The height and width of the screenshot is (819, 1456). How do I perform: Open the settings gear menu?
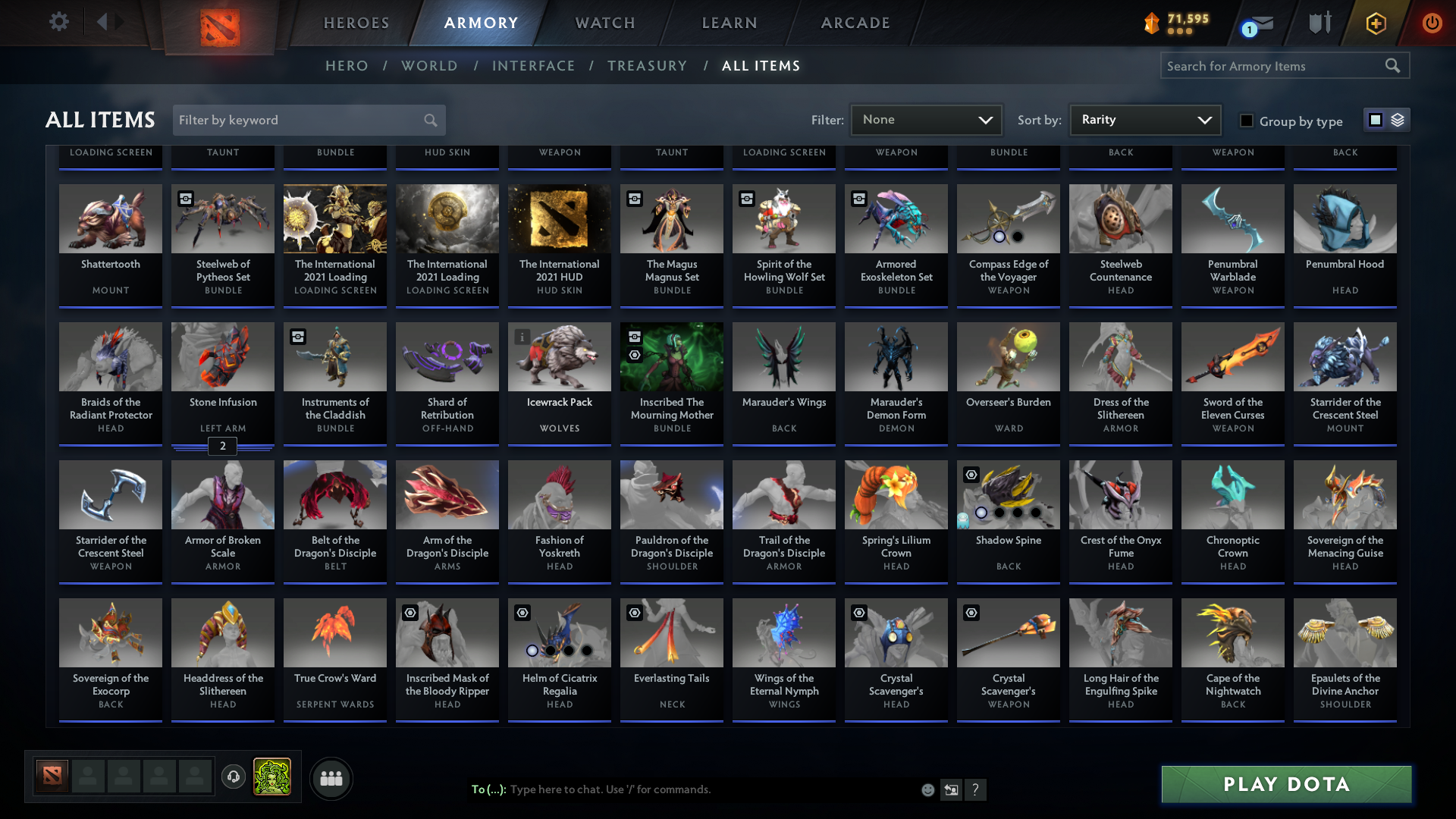59,22
